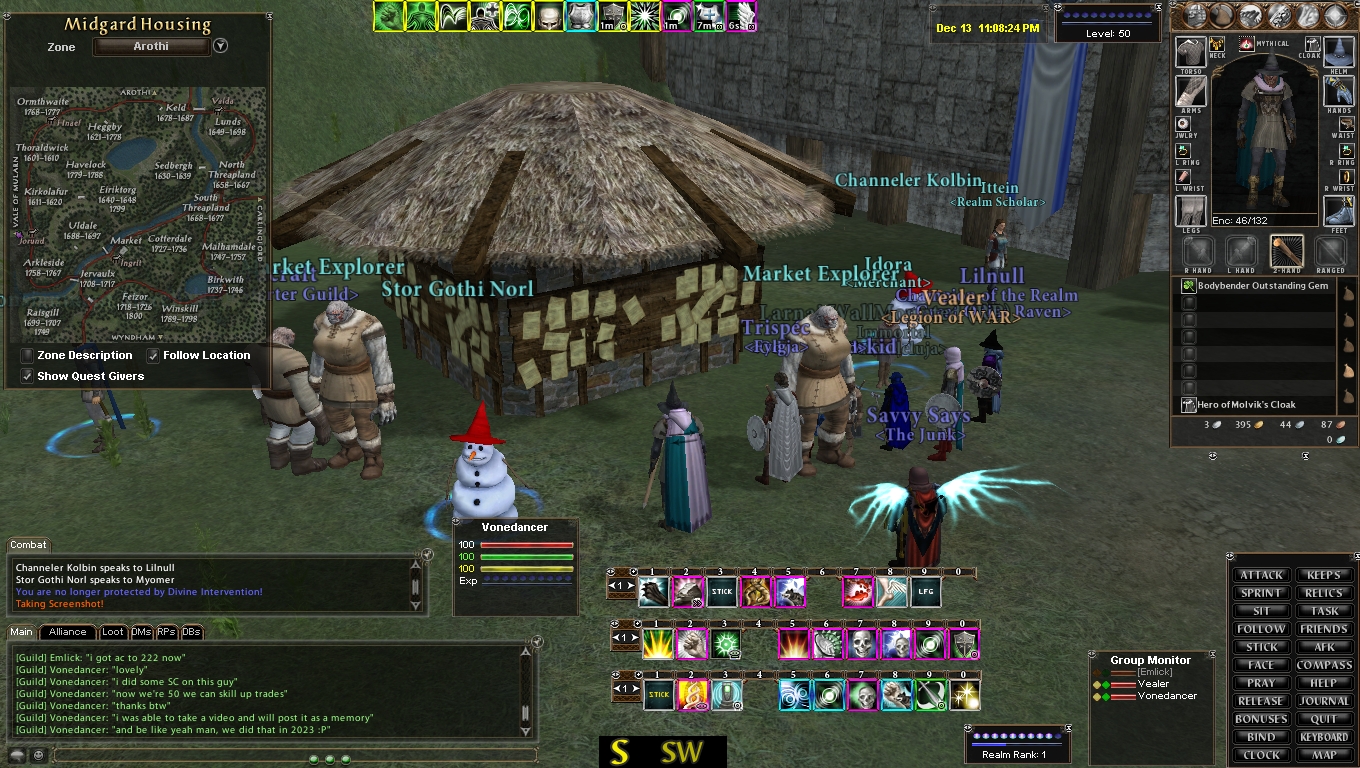This screenshot has width=1360, height=768.
Task: Click the chat input field
Action: [x=290, y=755]
